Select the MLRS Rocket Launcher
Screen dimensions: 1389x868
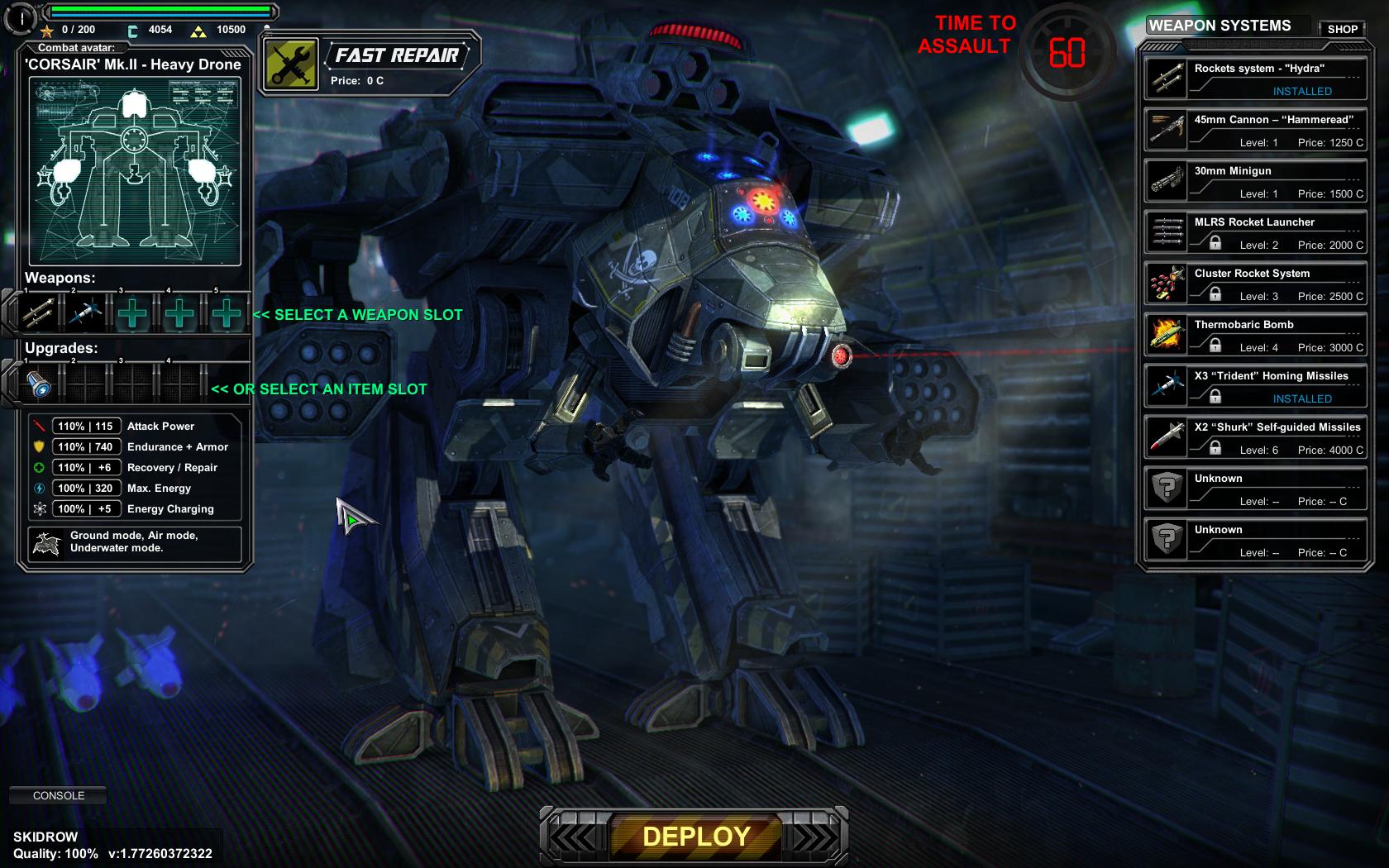[1255, 232]
